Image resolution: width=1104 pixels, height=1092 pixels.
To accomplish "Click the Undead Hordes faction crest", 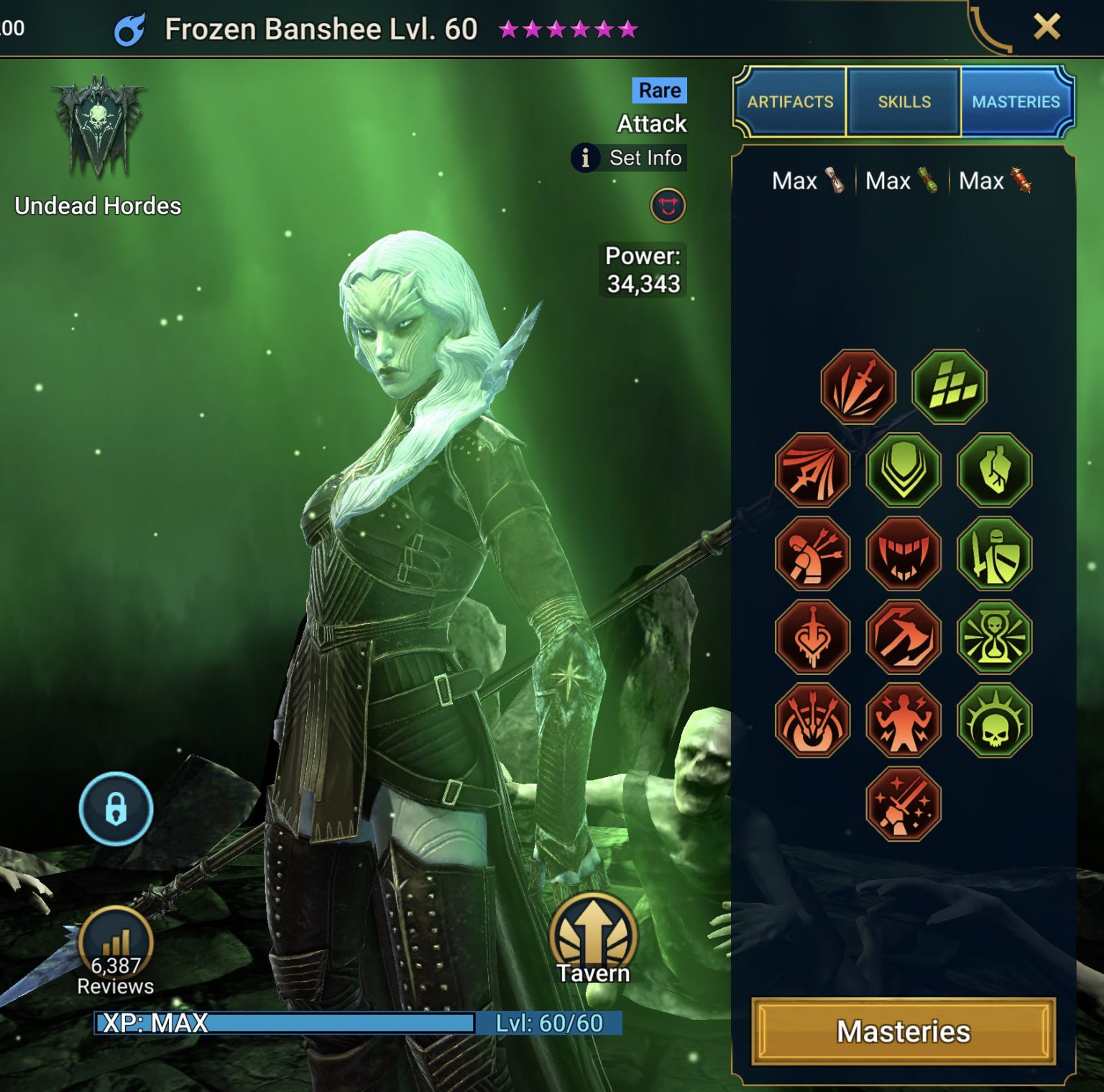I will (x=98, y=128).
